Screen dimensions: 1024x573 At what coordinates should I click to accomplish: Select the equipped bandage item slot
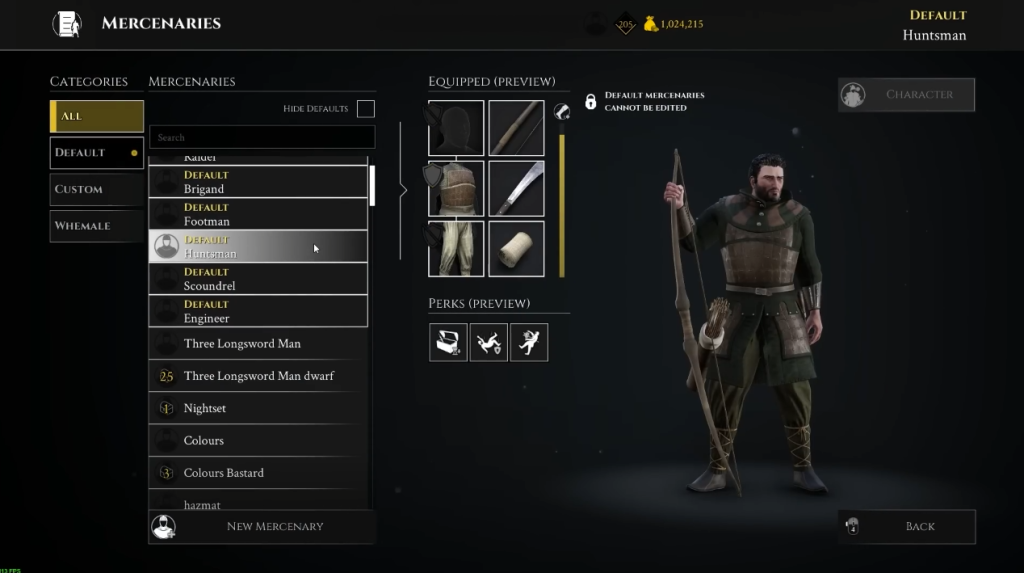pos(516,249)
